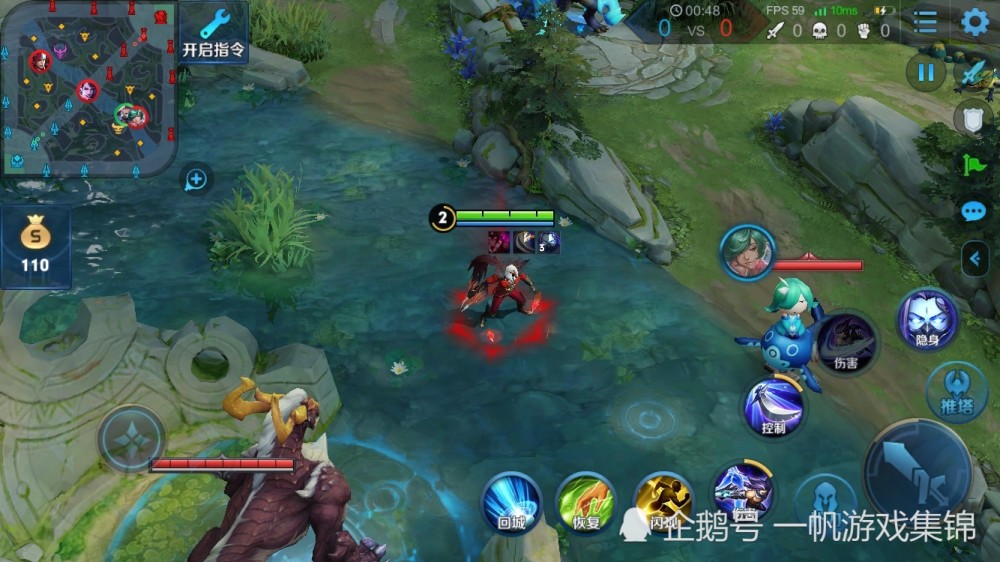Open the gold bag shop showing 110

(x=35, y=246)
